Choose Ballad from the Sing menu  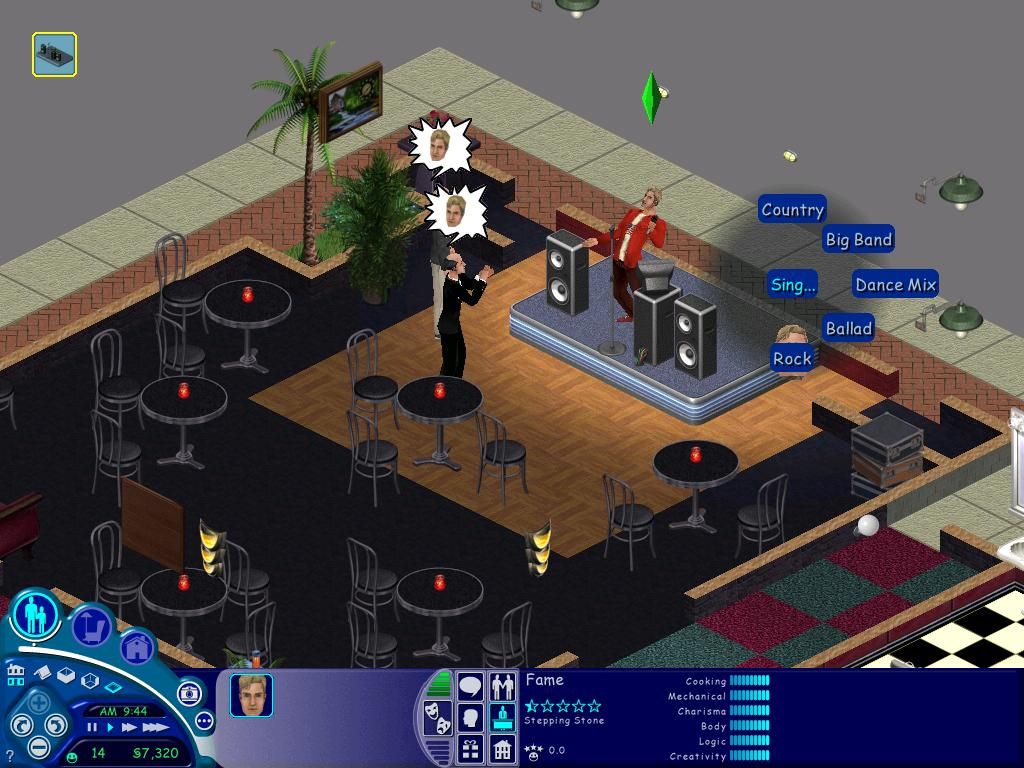coord(849,328)
